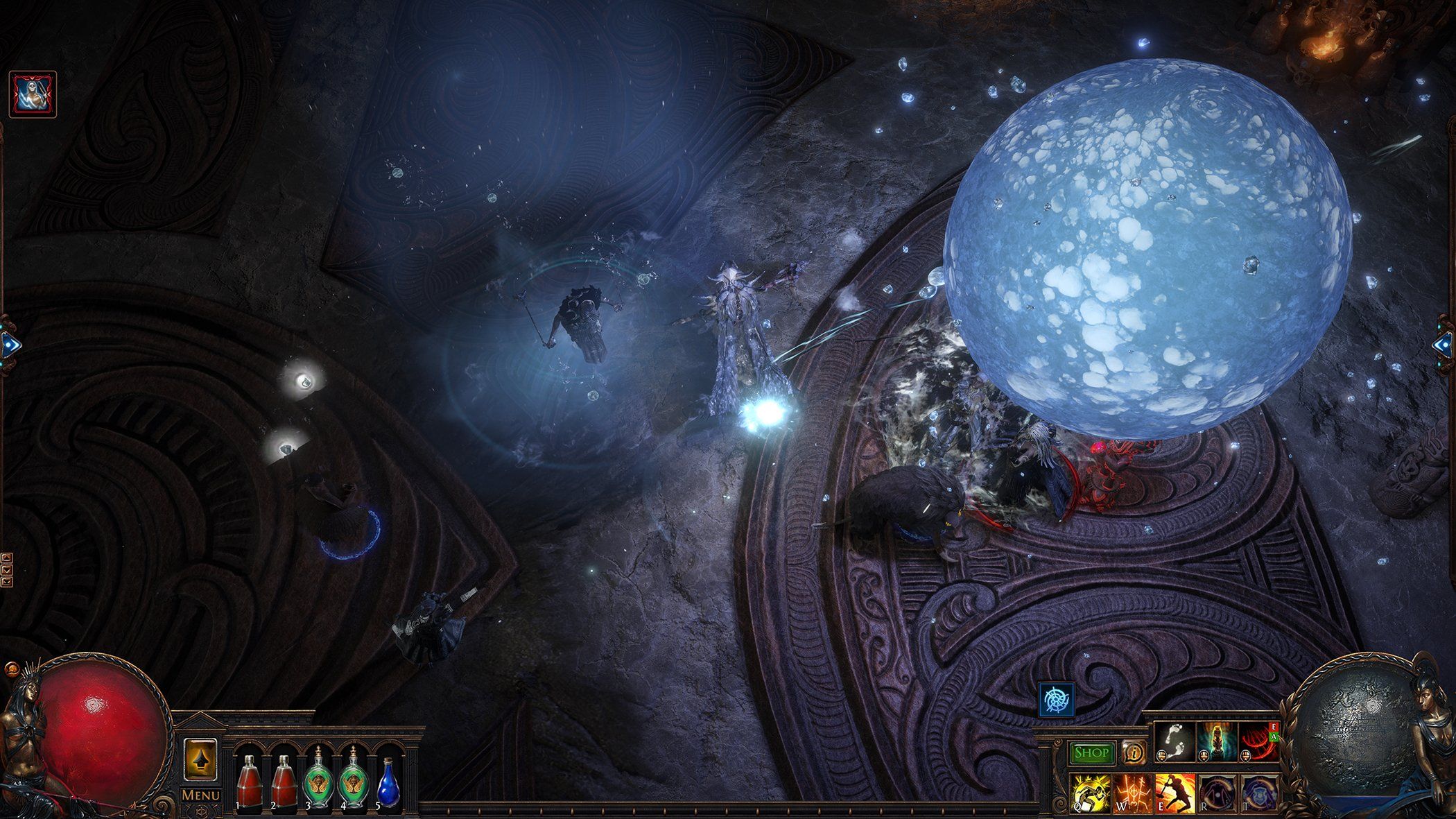
Task: Activate the orange rune skill on W
Action: pyautogui.click(x=1132, y=793)
